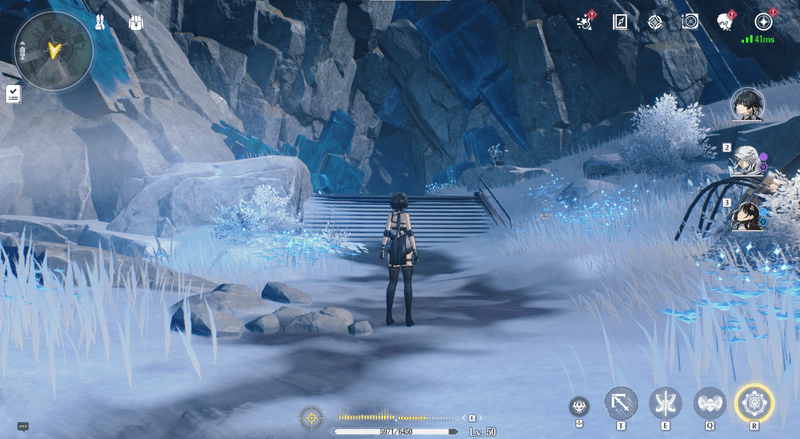
Task: Activate the grapple arrow skill
Action: click(x=620, y=403)
